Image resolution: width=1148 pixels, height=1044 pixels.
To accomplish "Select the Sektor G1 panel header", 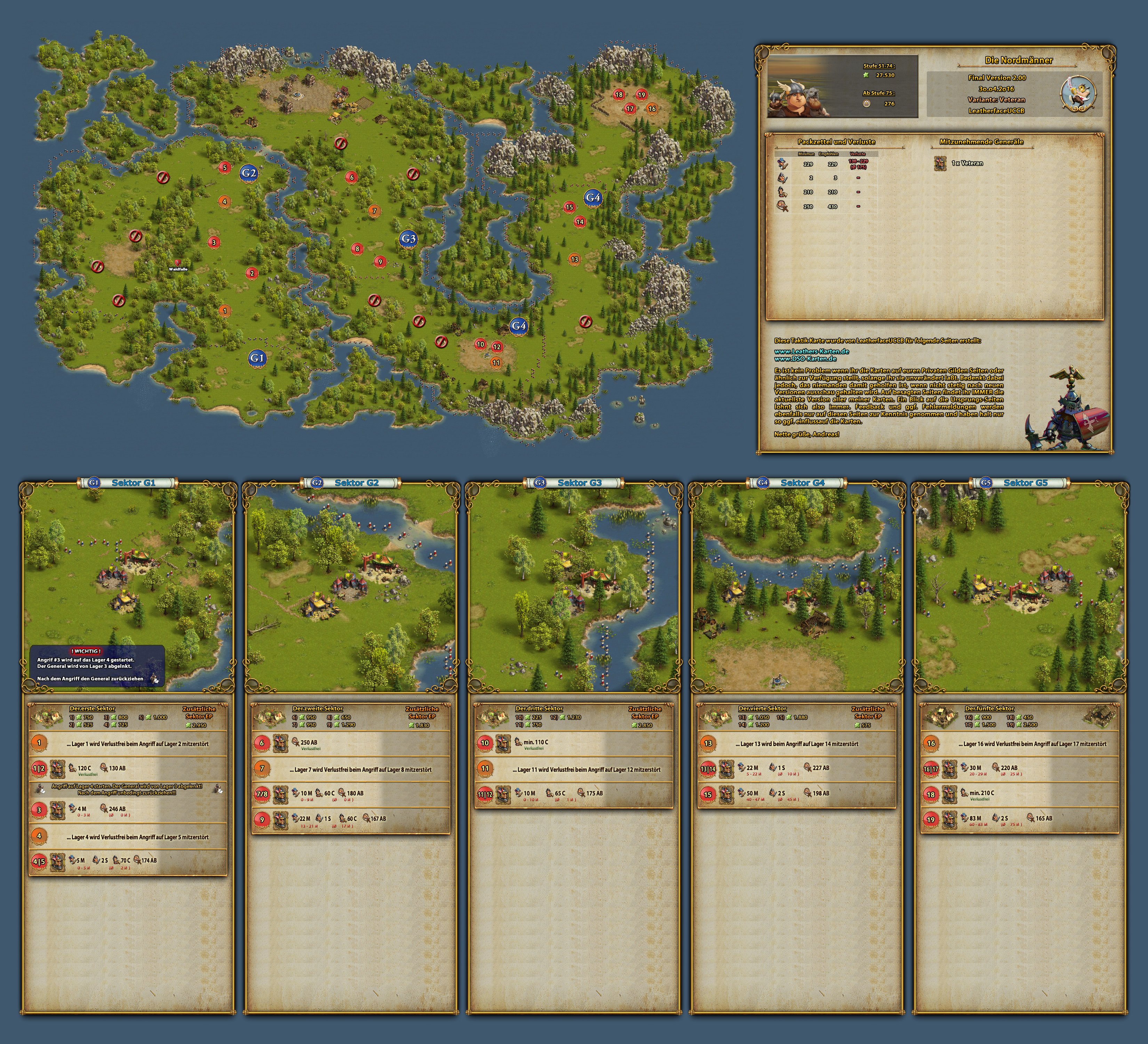I will pyautogui.click(x=133, y=483).
